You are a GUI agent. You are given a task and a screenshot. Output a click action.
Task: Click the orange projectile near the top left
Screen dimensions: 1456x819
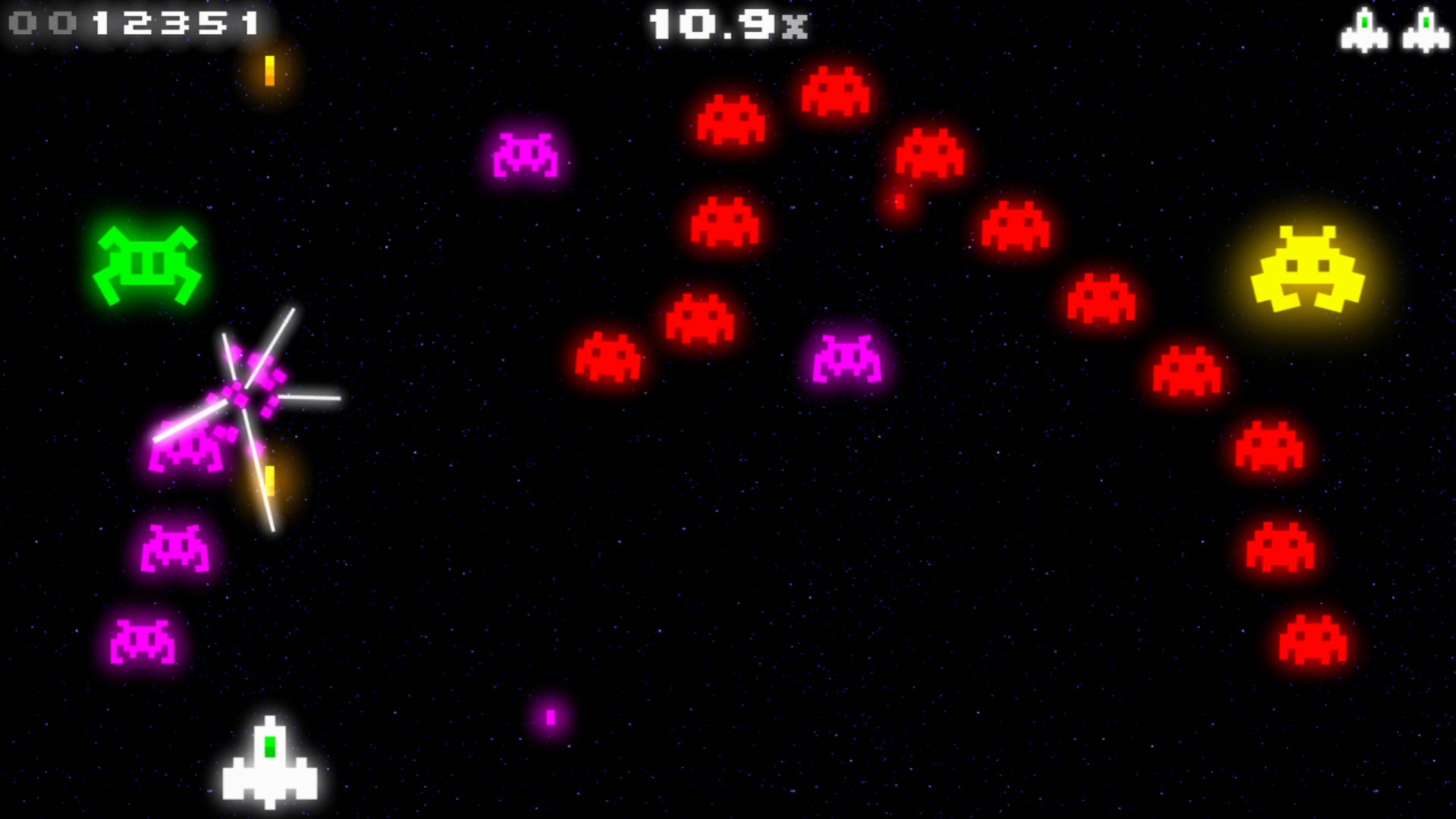click(x=269, y=72)
